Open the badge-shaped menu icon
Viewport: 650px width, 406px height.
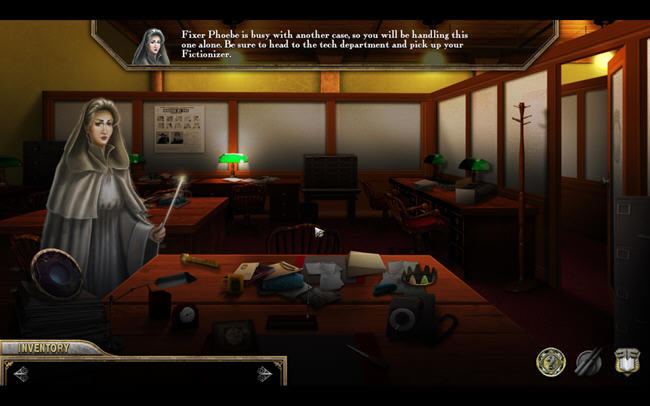tap(627, 362)
